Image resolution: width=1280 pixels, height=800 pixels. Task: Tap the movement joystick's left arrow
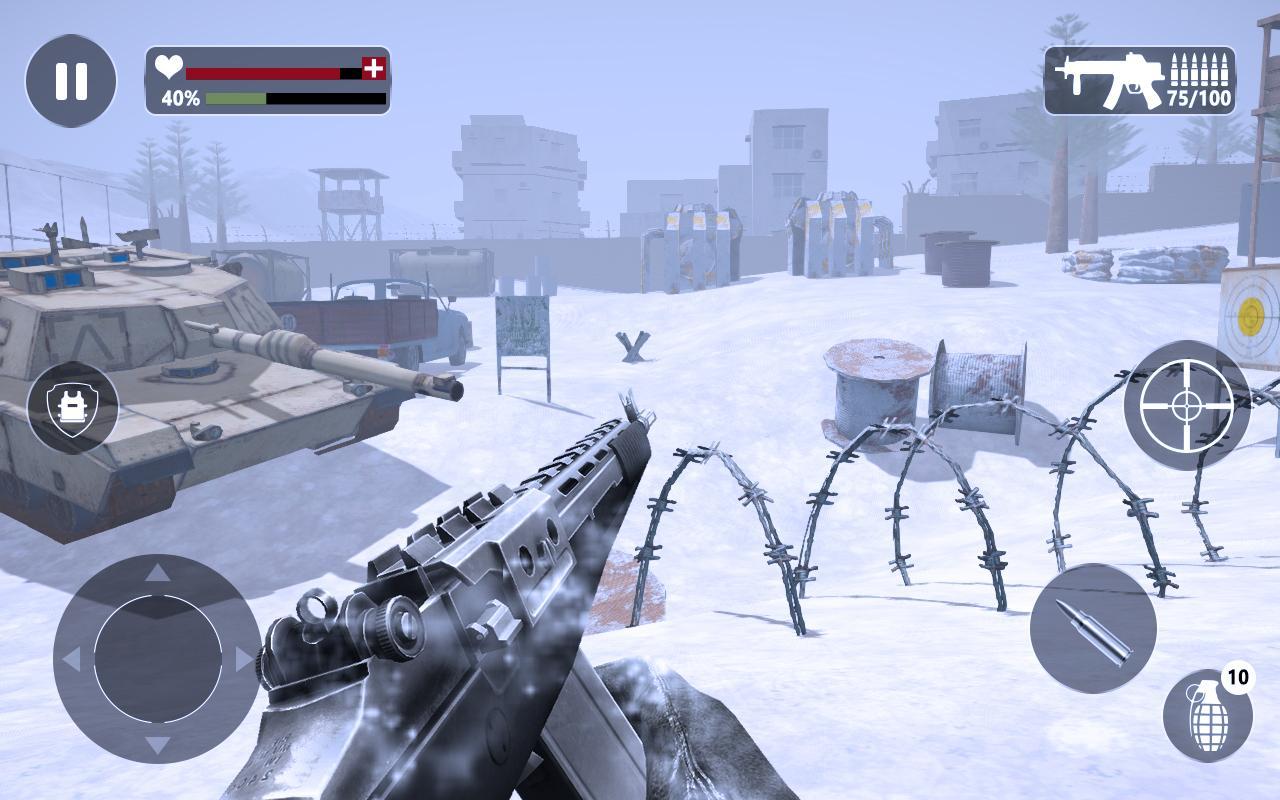[x=71, y=659]
